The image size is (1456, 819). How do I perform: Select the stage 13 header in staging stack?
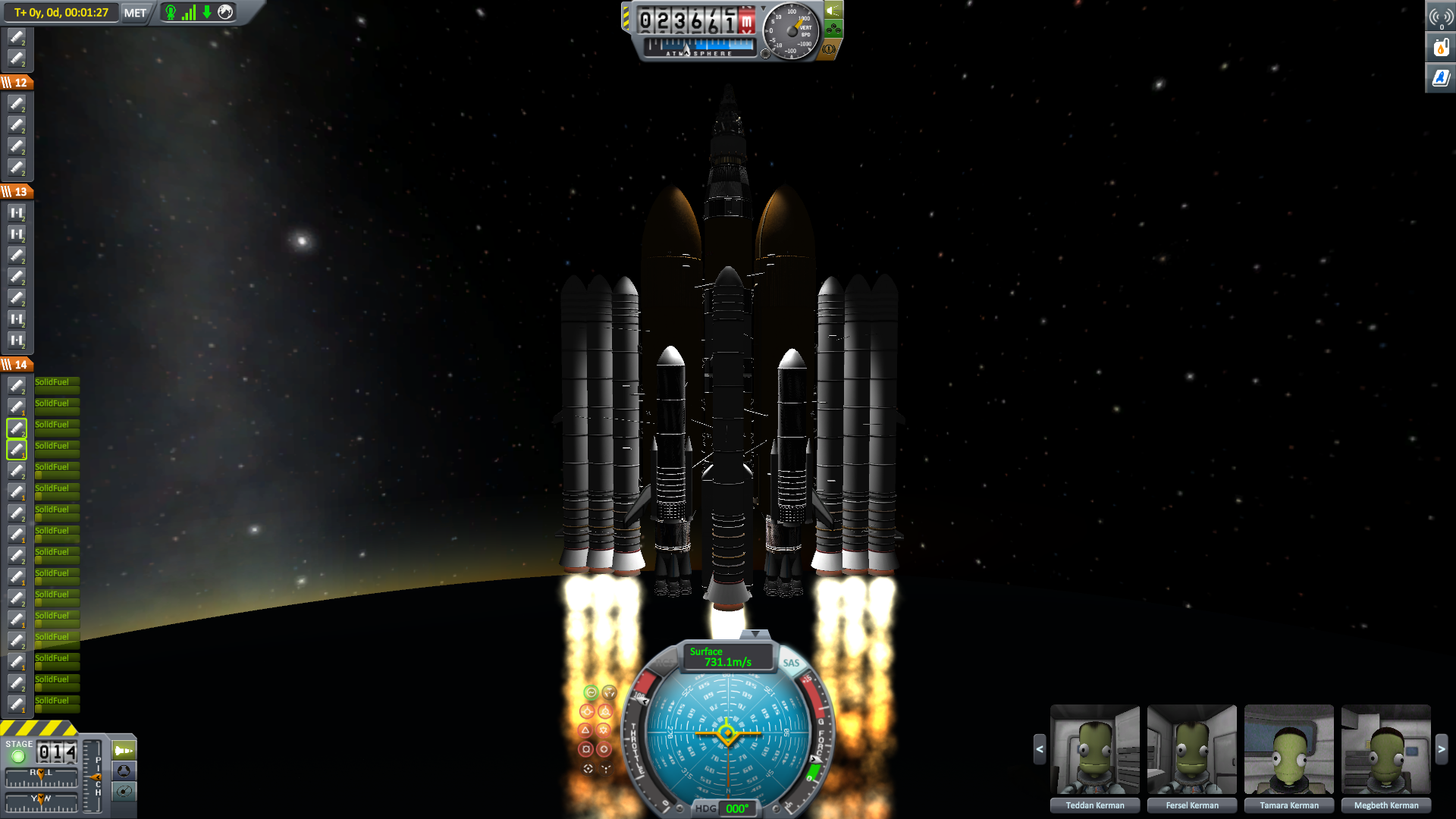pyautogui.click(x=17, y=192)
